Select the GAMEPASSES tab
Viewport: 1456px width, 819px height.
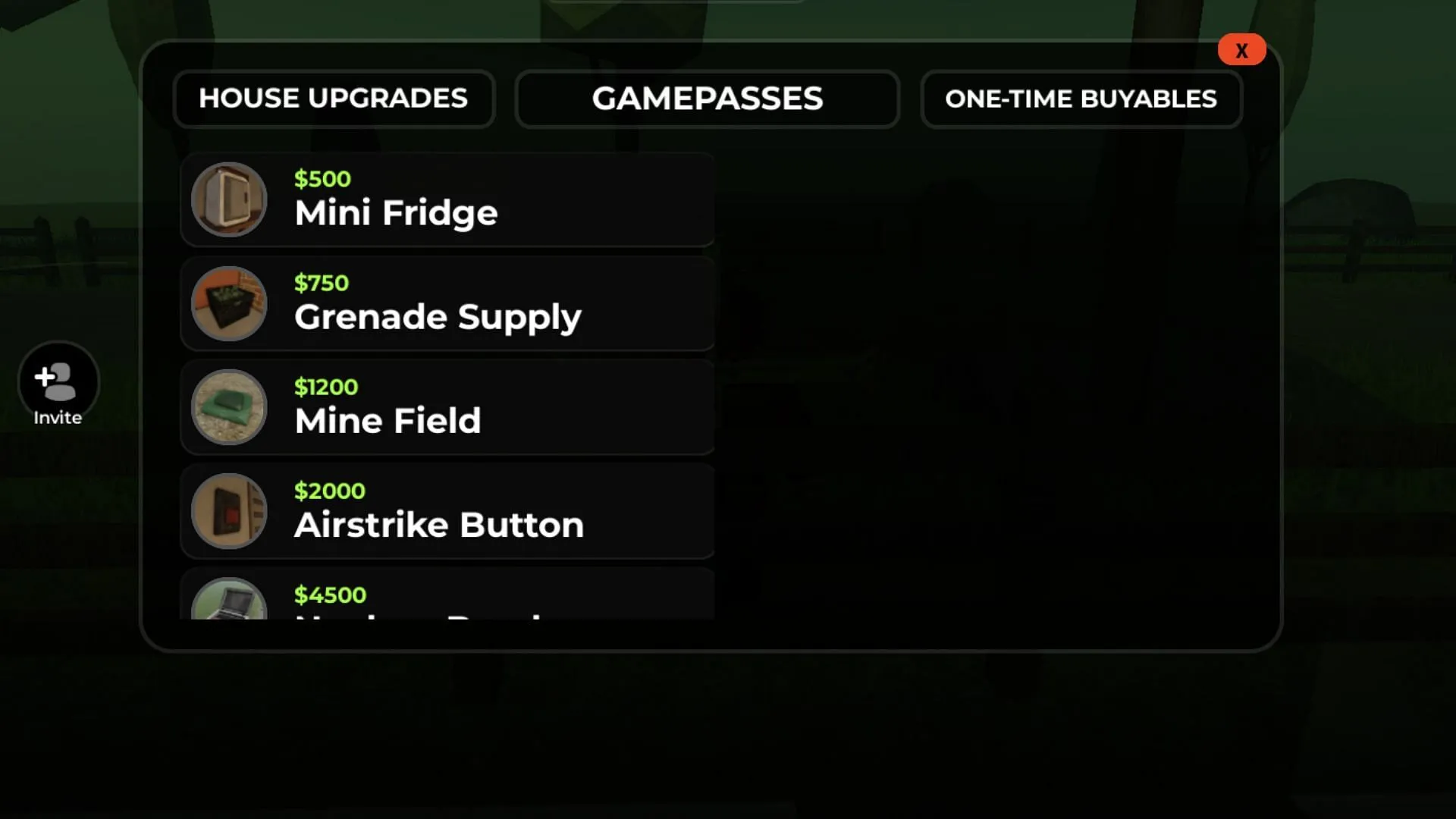(x=707, y=99)
